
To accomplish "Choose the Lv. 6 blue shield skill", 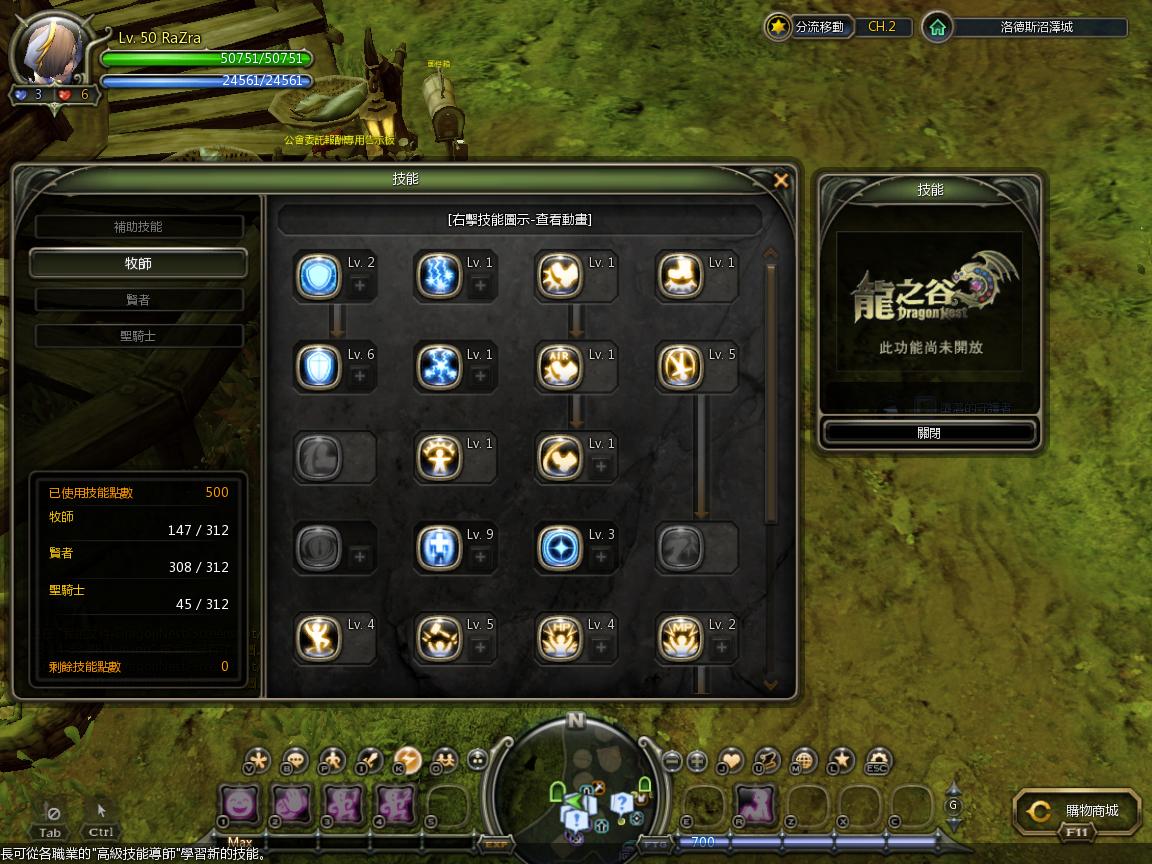I will [318, 367].
